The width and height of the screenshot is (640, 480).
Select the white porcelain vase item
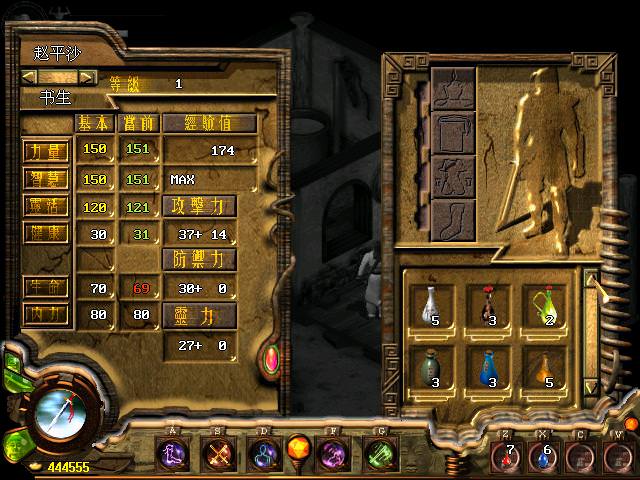click(x=430, y=306)
